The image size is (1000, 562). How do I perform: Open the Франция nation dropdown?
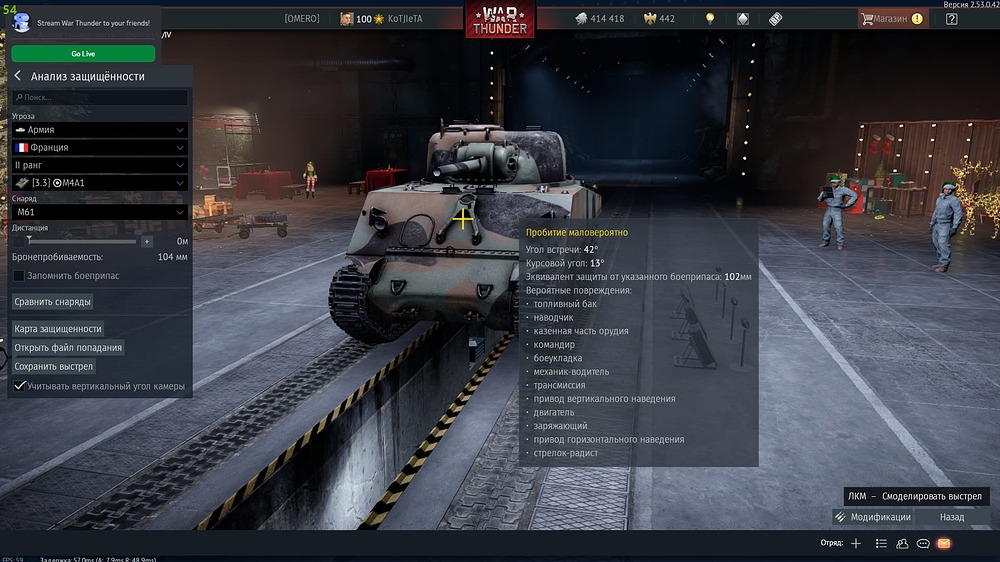pos(99,147)
